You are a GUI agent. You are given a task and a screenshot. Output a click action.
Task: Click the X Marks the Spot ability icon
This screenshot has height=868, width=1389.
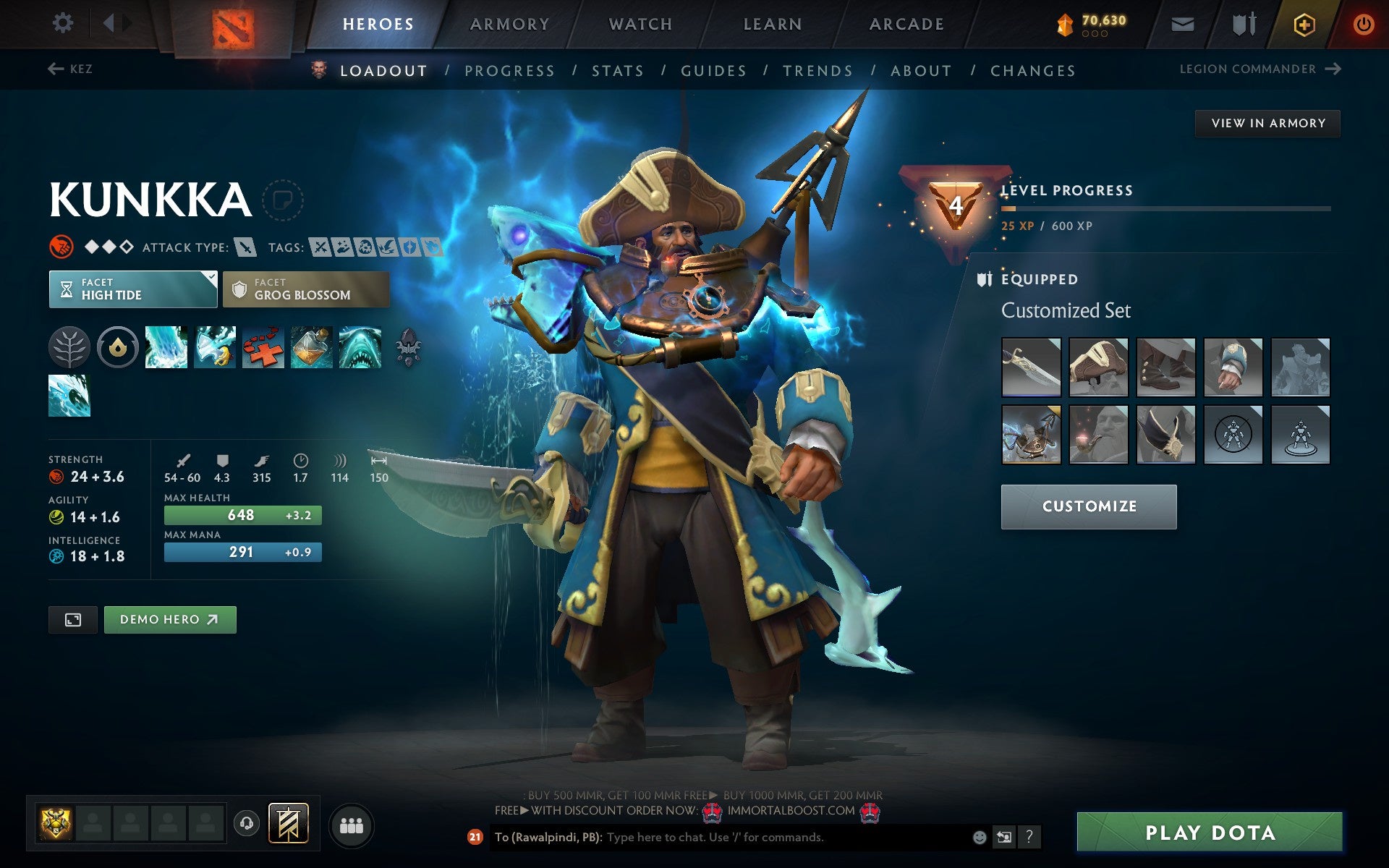[263, 346]
